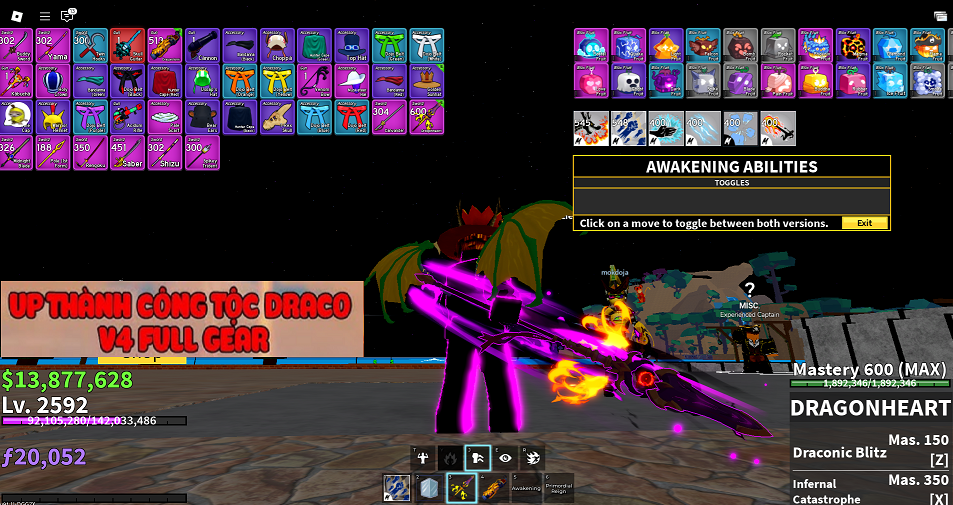Equip the Awakening hotbar slot
Screen dimensions: 953x505
[x=525, y=488]
